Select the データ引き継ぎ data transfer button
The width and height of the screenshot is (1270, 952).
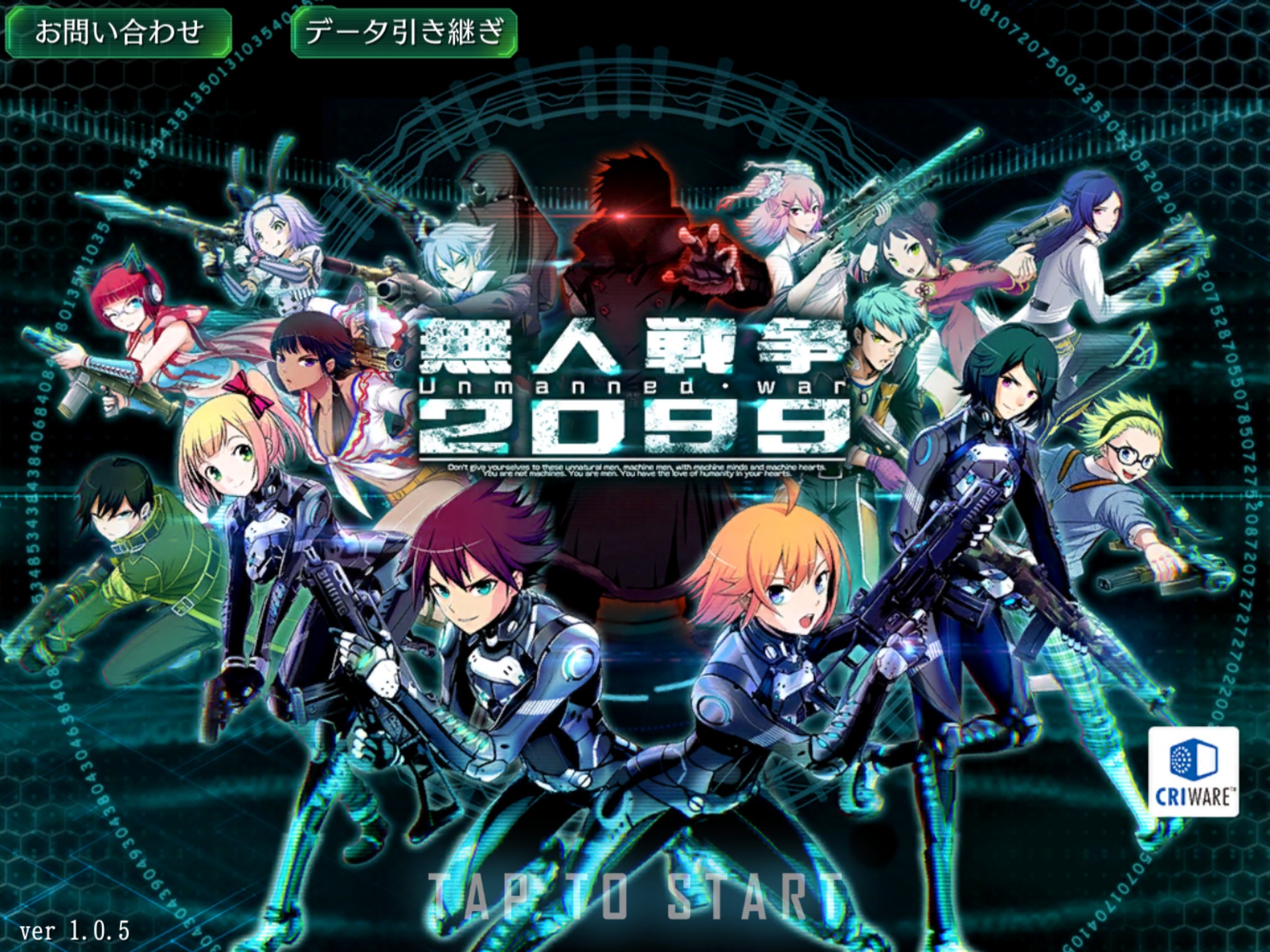[x=404, y=32]
